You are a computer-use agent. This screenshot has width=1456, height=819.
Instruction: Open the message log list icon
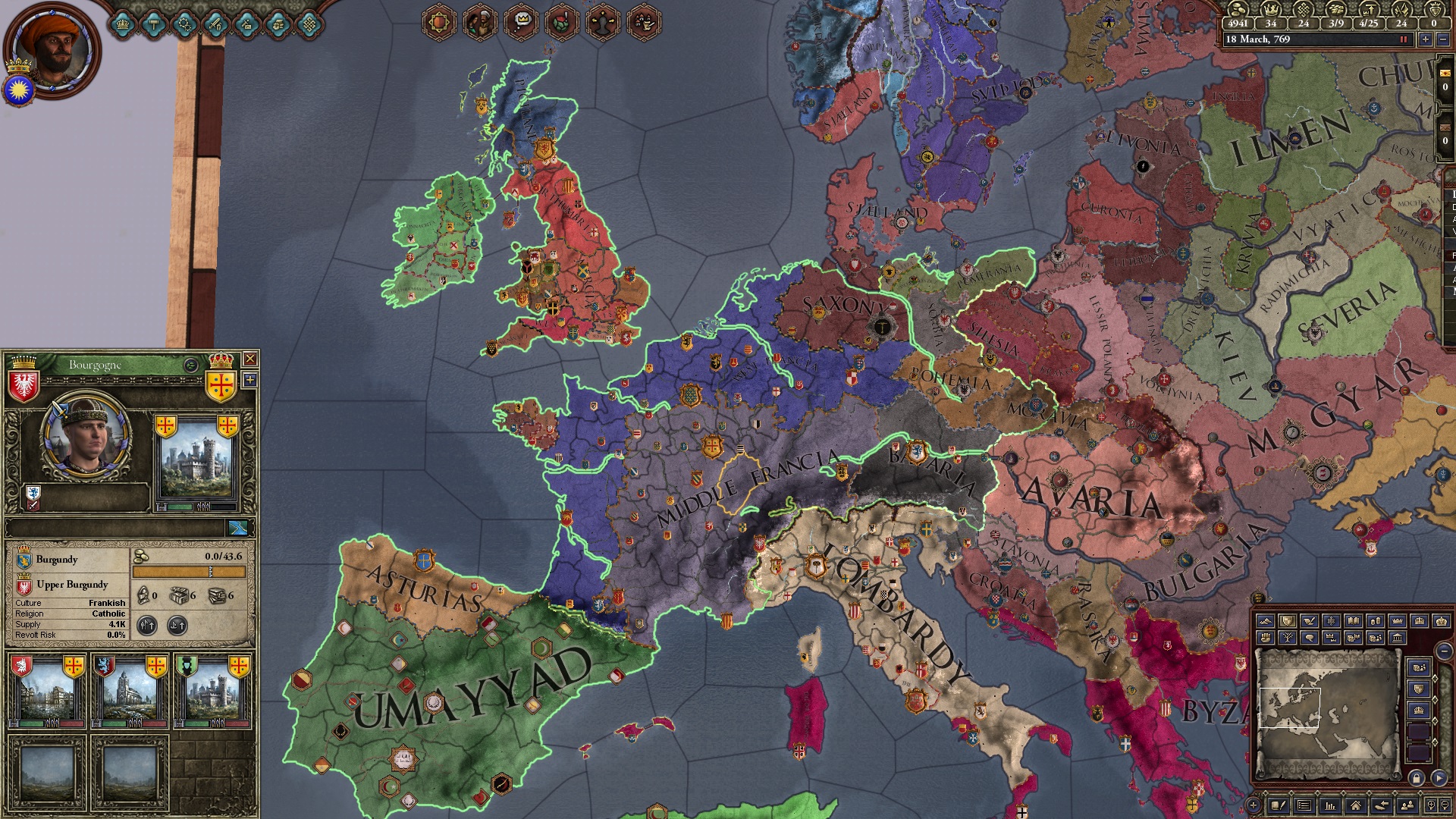[1304, 805]
